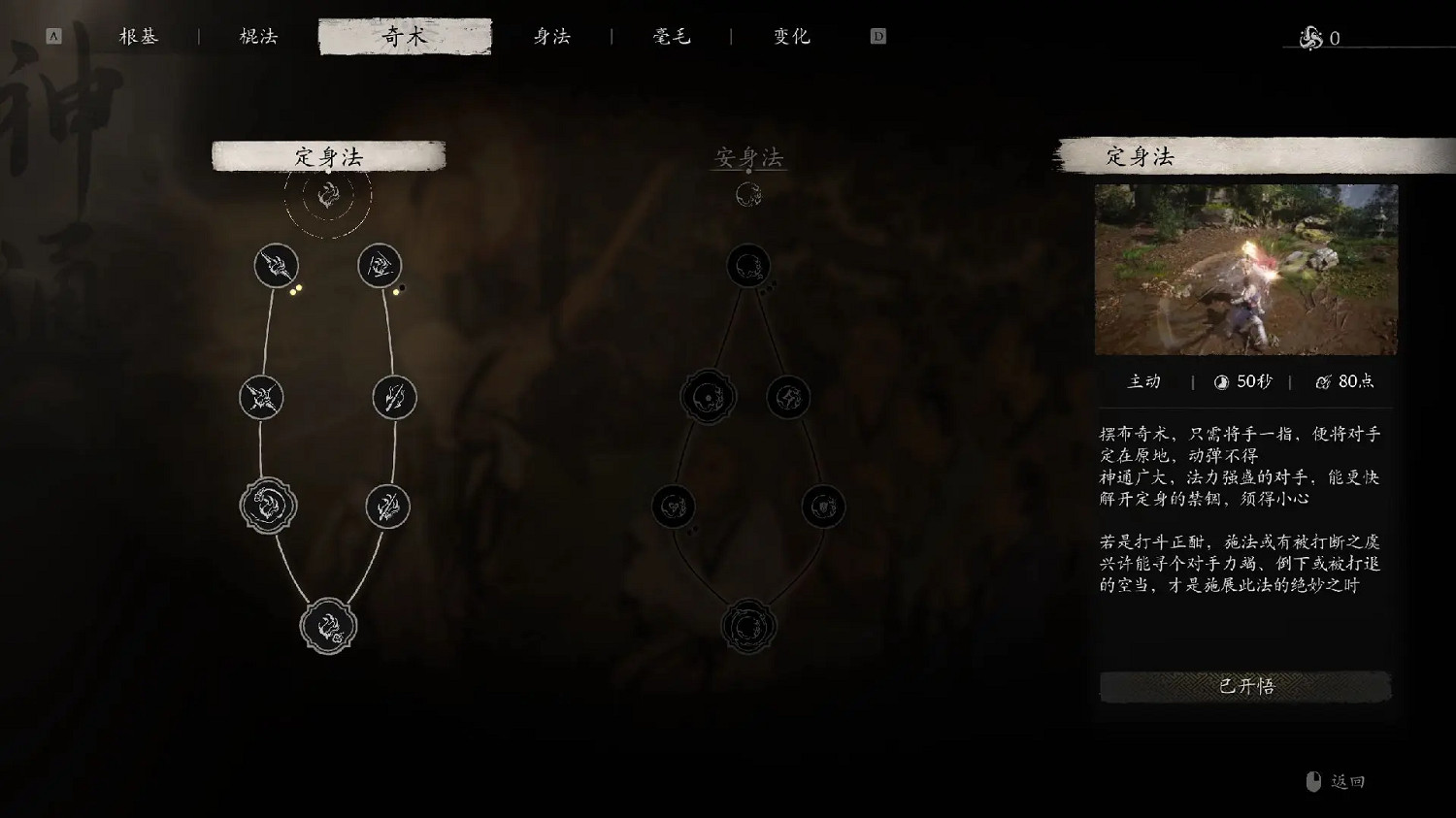Image resolution: width=1456 pixels, height=818 pixels.
Task: Click the spiral currency icon in top-right corner
Action: [1309, 39]
